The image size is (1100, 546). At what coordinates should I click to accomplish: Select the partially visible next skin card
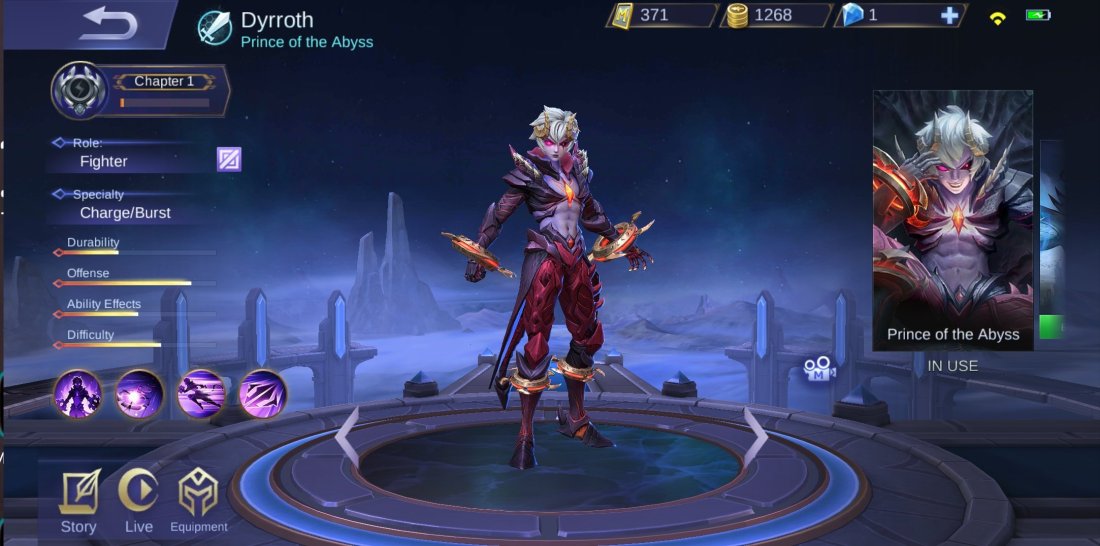point(1050,240)
